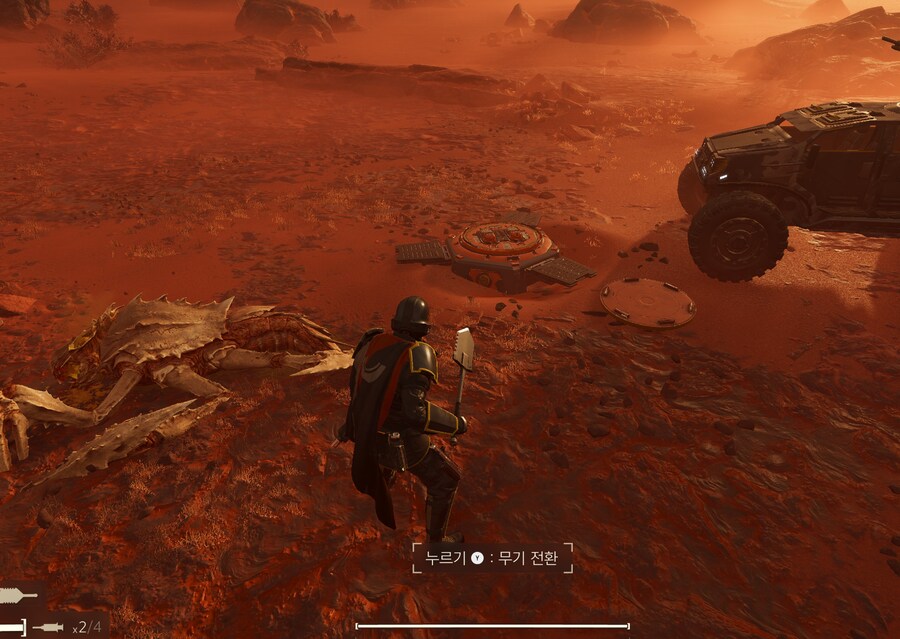Select the equipped weapon icon
Image resolution: width=900 pixels, height=639 pixels.
pyautogui.click(x=19, y=596)
